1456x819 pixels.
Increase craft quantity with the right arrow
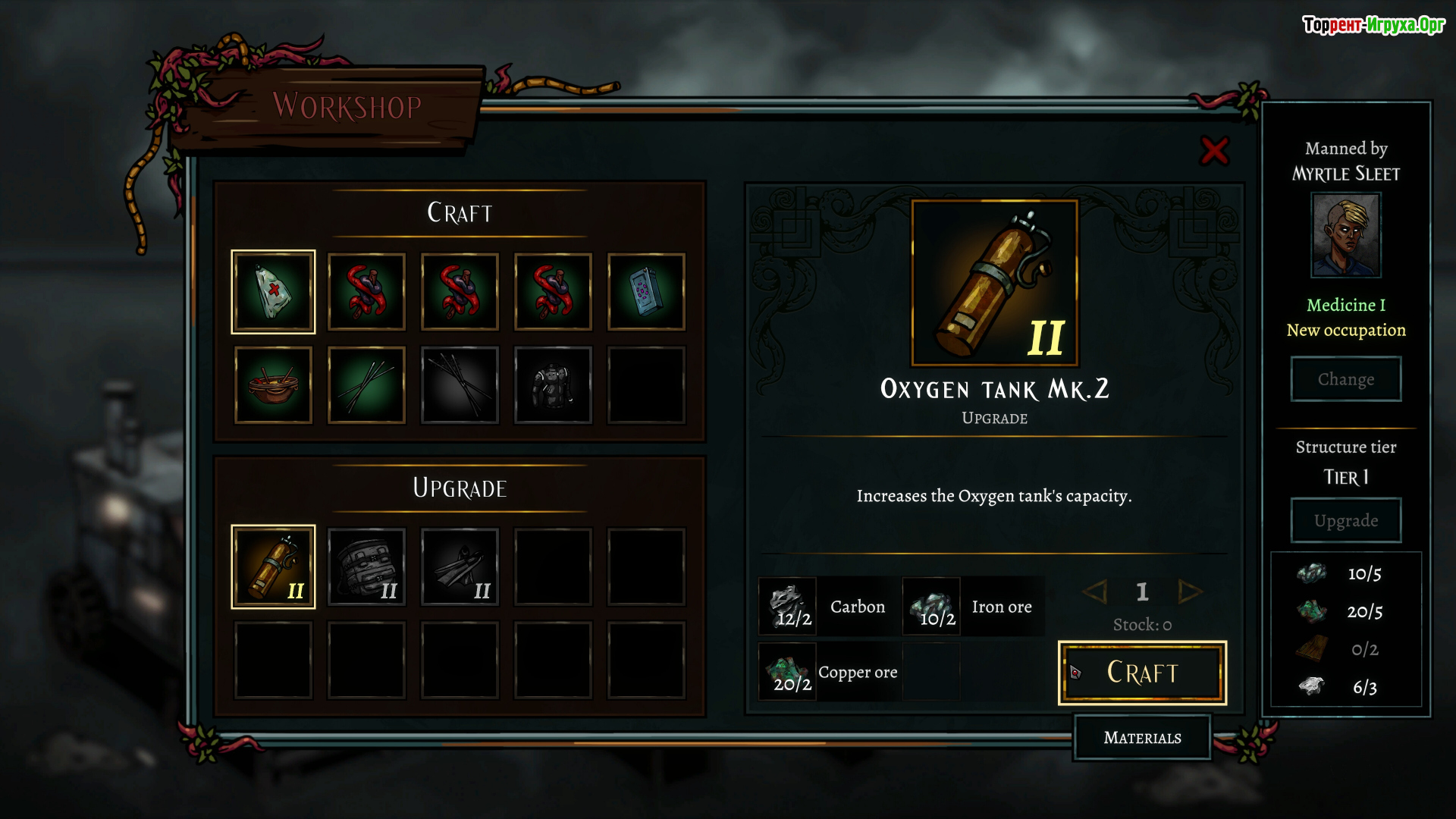click(x=1189, y=591)
